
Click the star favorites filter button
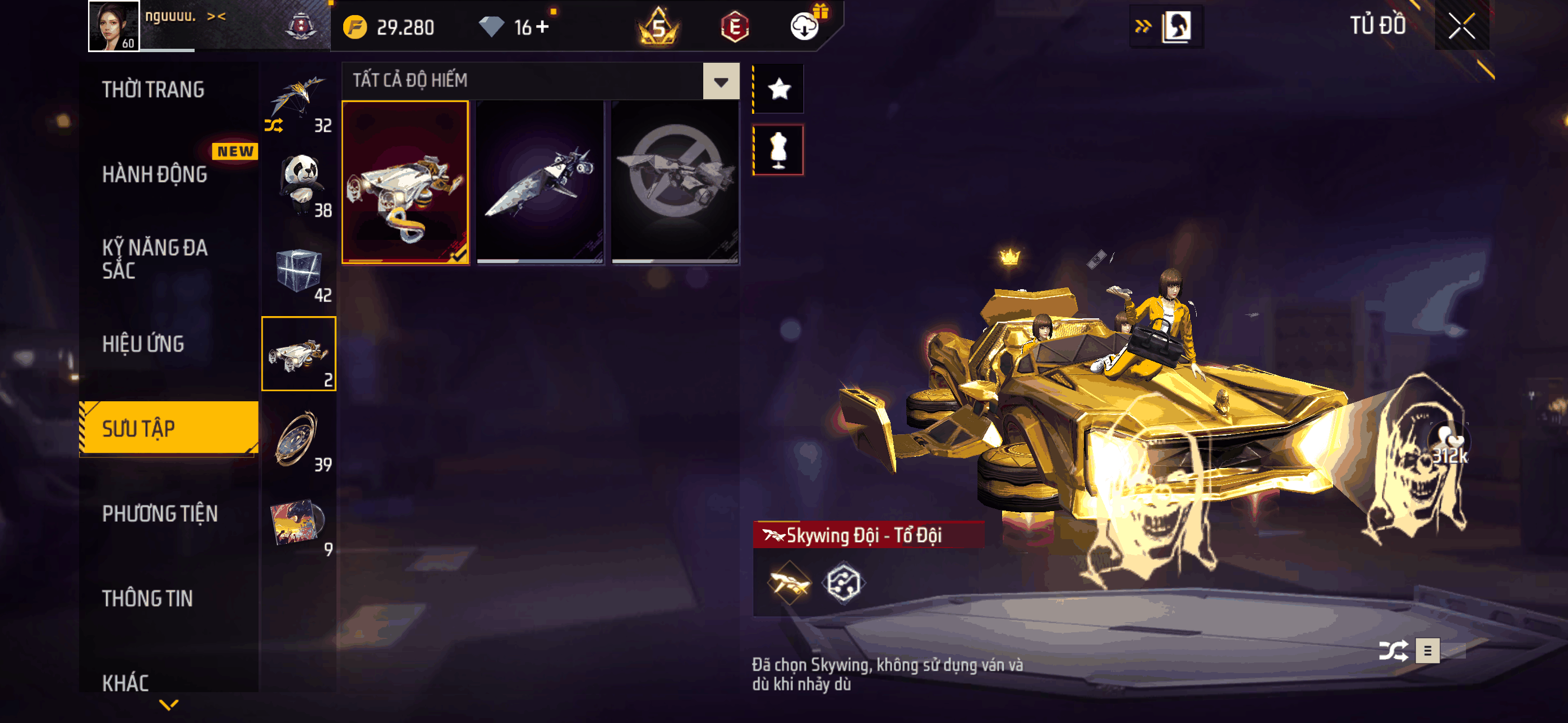click(x=778, y=90)
